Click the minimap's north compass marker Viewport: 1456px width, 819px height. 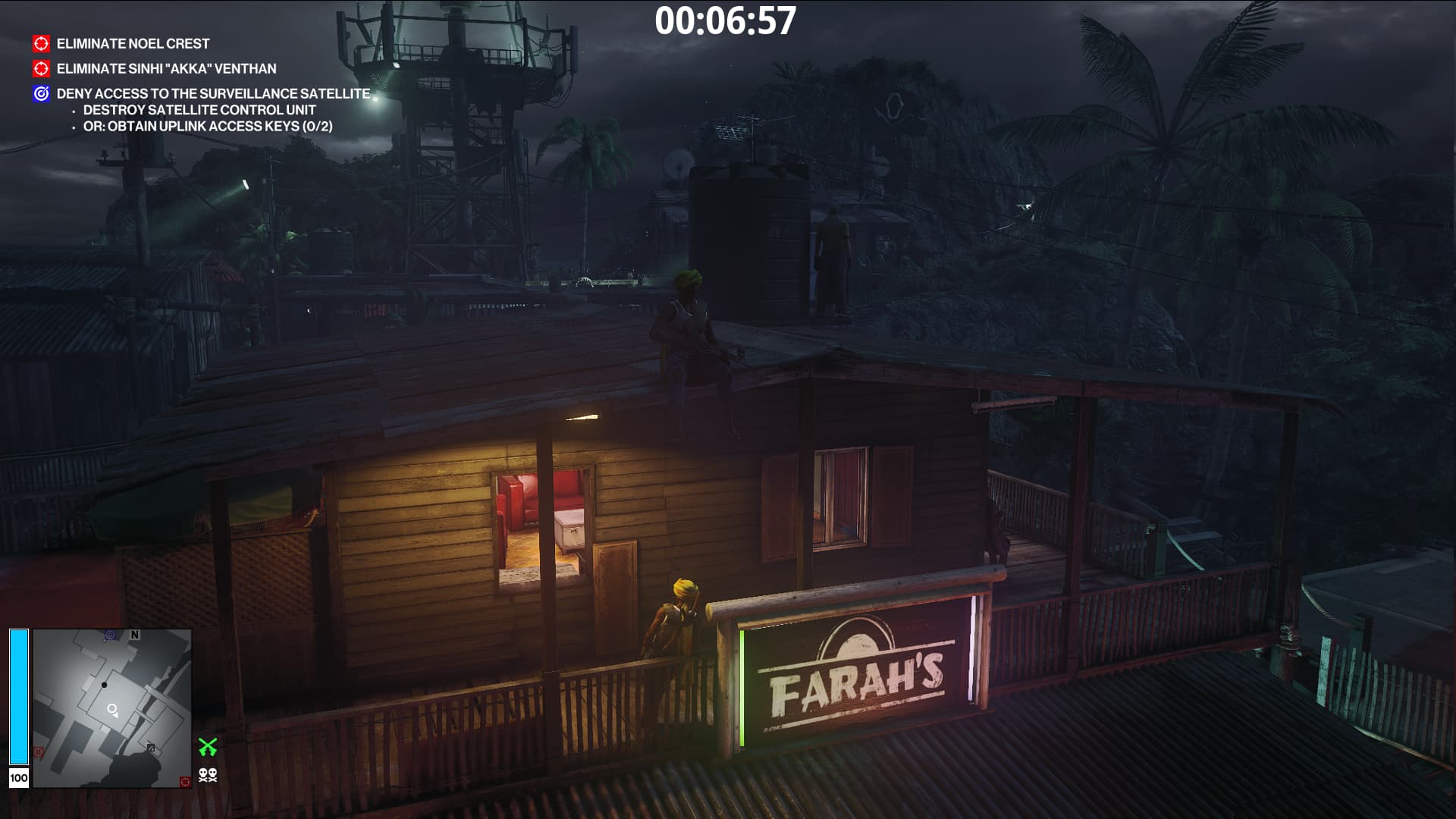click(135, 635)
